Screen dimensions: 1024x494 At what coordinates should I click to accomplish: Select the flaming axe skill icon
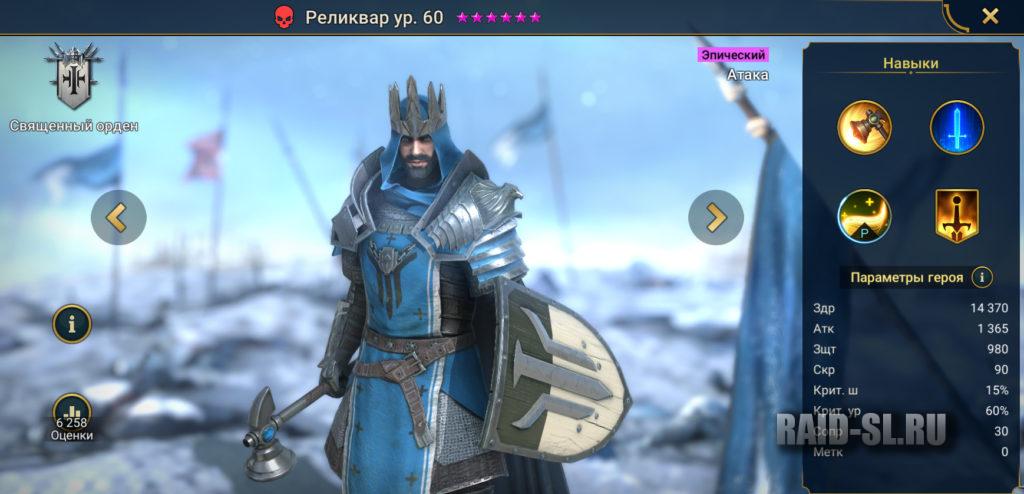pyautogui.click(x=864, y=127)
